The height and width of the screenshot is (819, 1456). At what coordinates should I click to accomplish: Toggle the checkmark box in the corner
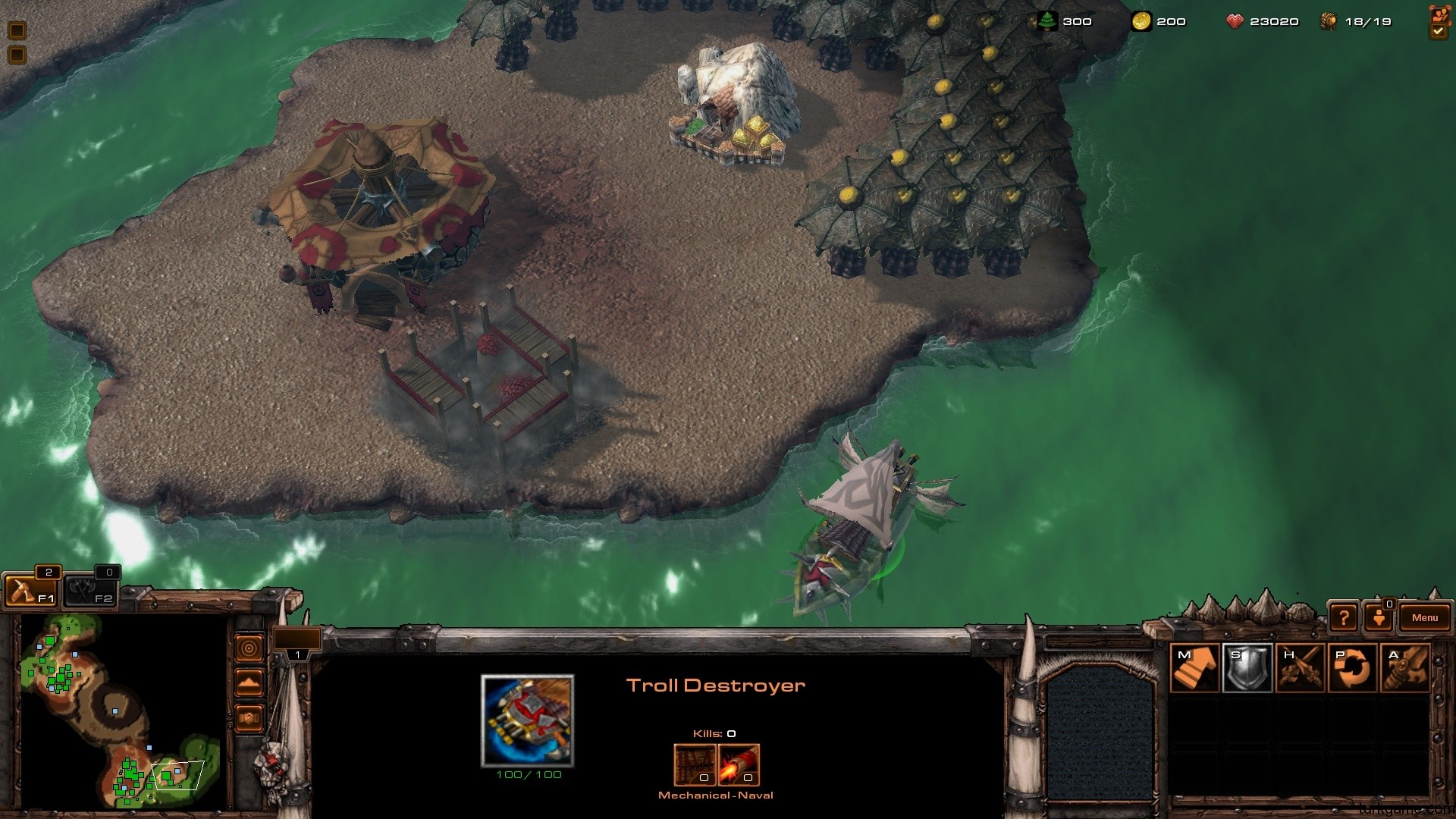coord(1439,31)
